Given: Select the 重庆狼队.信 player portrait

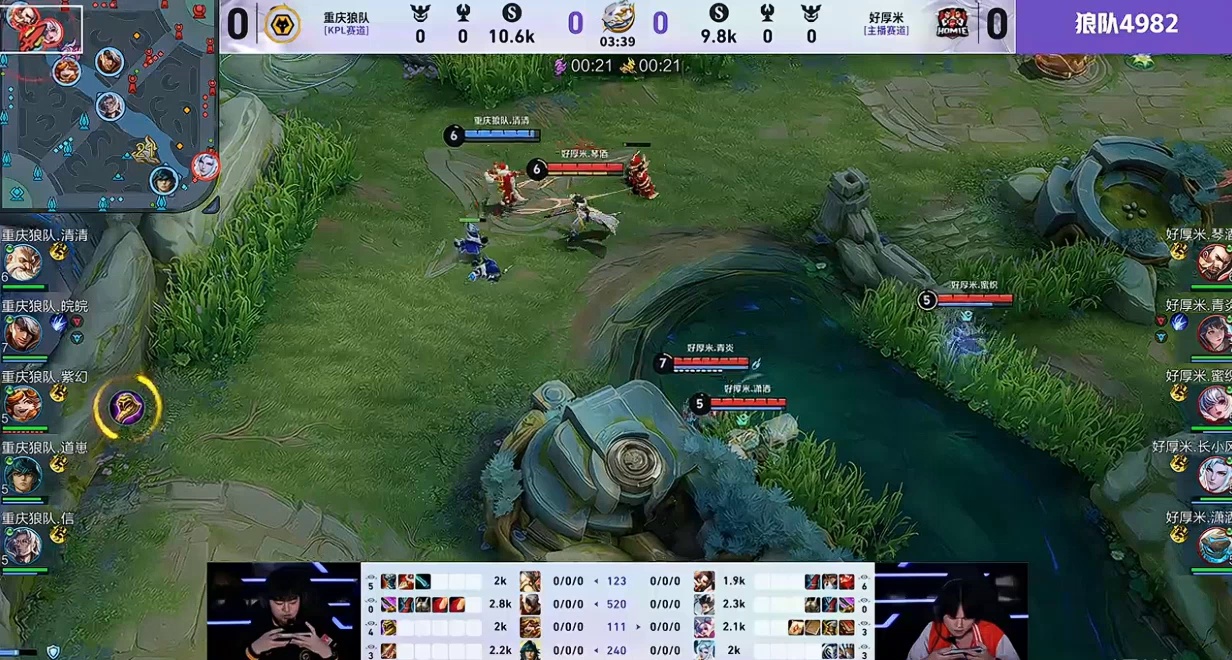Looking at the screenshot, I should pyautogui.click(x=22, y=545).
